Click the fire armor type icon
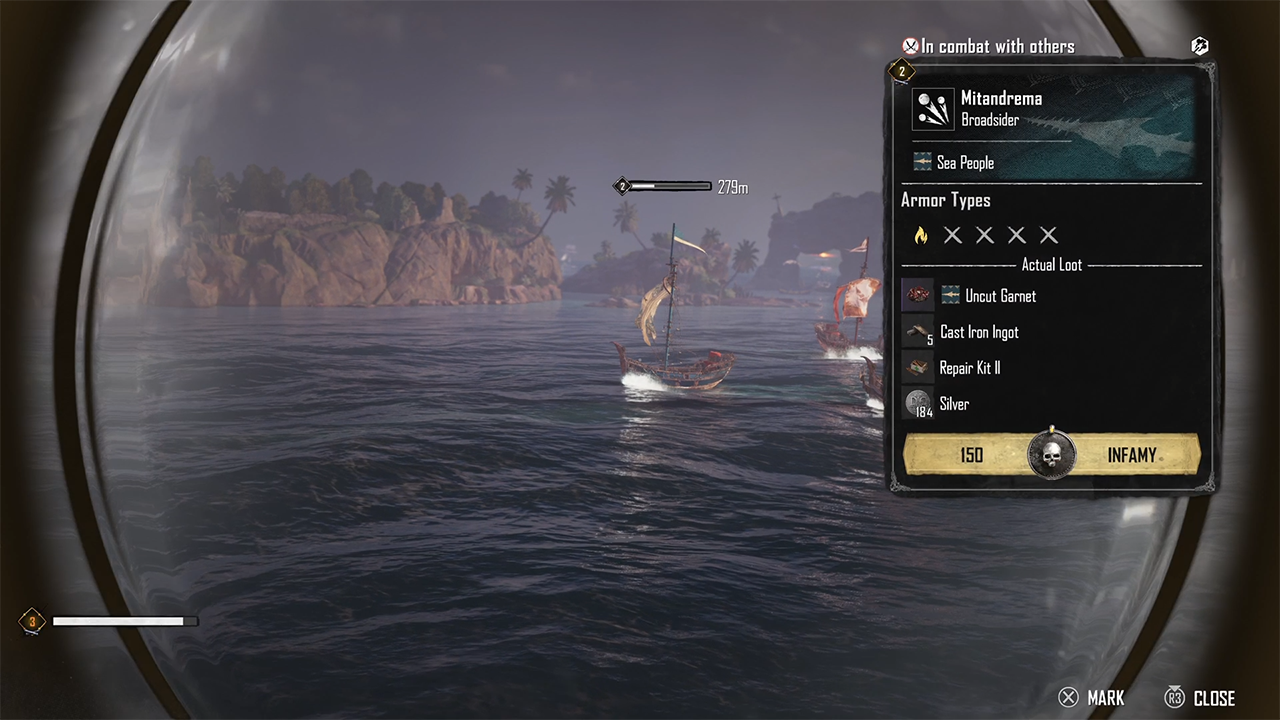Screen dimensions: 1280x720 coord(921,235)
